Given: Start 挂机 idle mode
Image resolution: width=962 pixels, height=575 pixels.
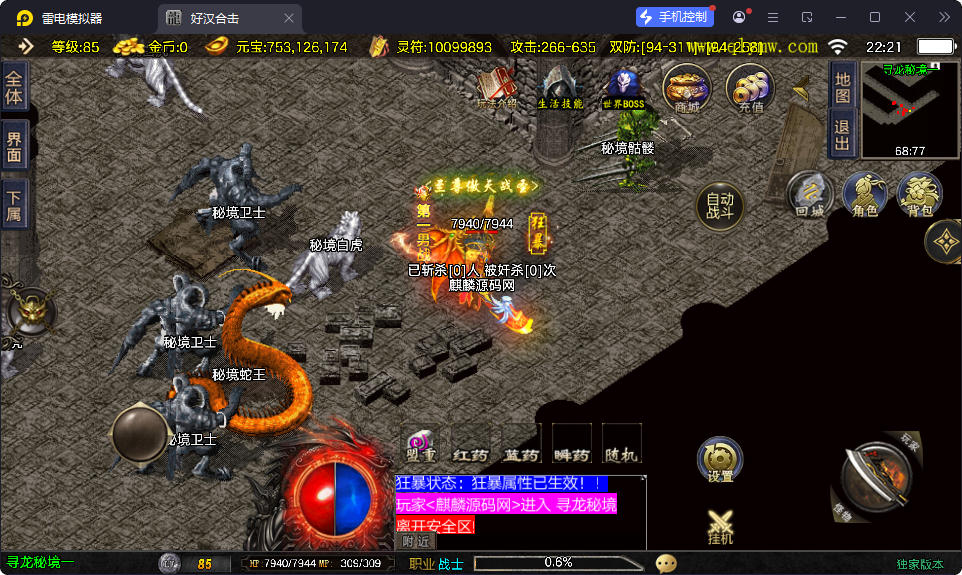Looking at the screenshot, I should 720,526.
